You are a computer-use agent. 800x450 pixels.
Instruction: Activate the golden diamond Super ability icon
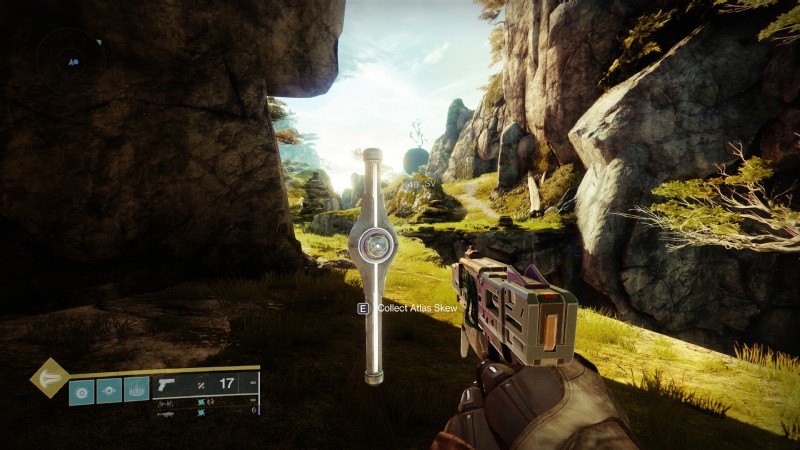tap(48, 378)
